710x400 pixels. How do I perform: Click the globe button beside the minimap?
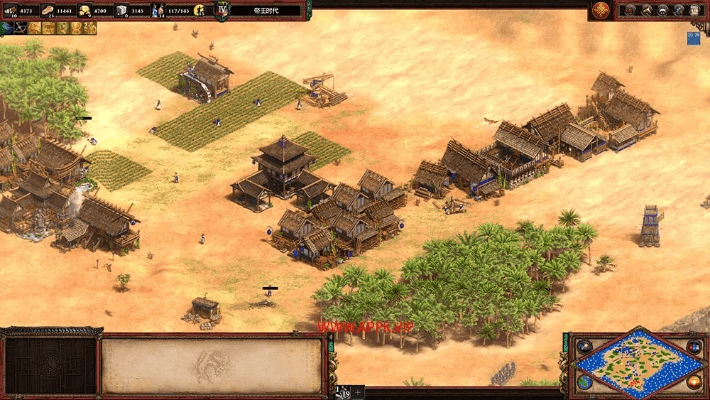[x=585, y=381]
